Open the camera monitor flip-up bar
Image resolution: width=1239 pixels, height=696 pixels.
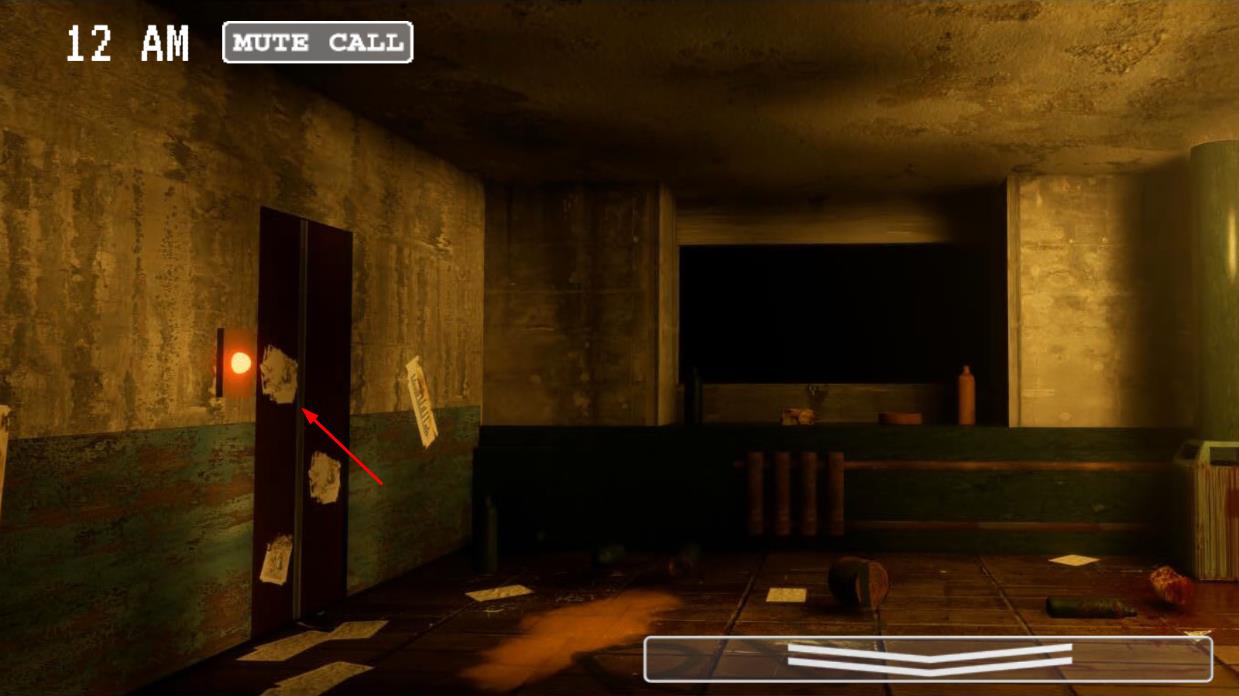coord(928,659)
